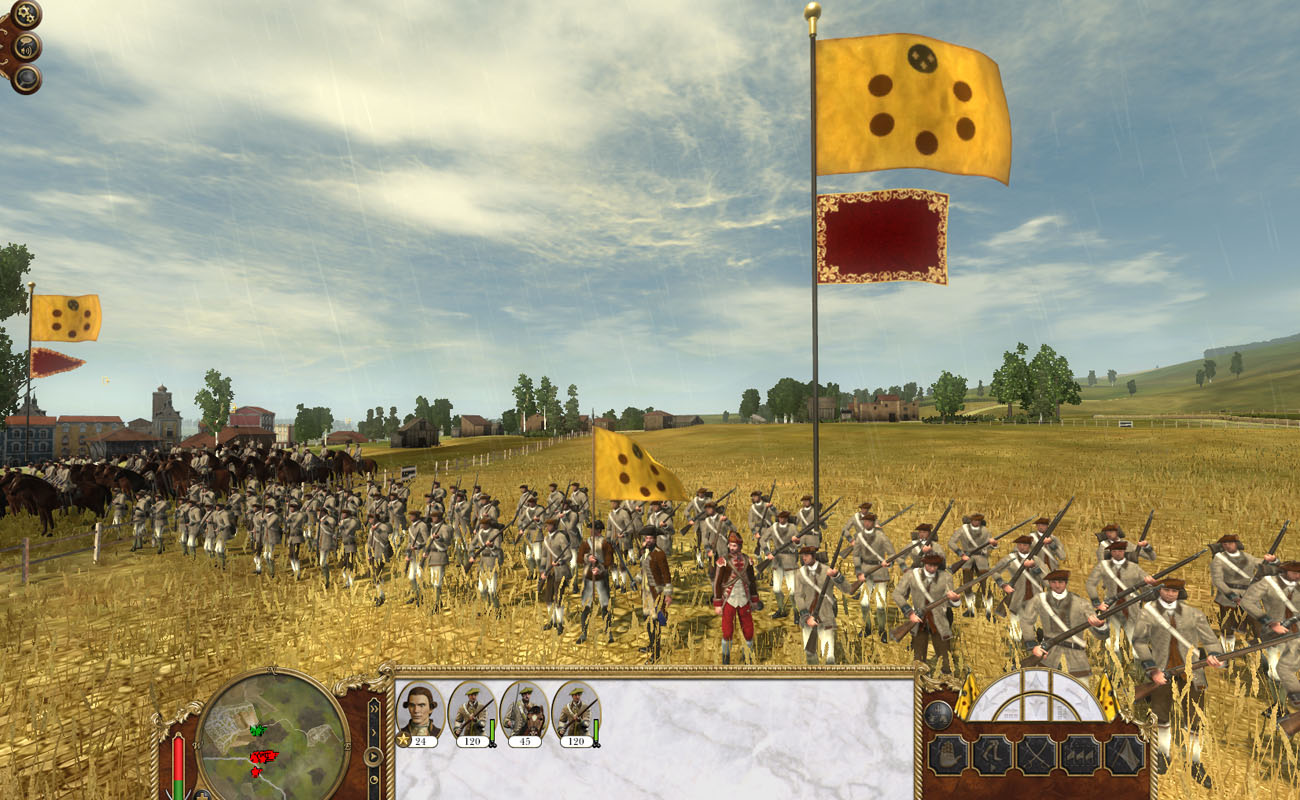Open the chat bubble button
1300x800 pixels.
[x=27, y=79]
